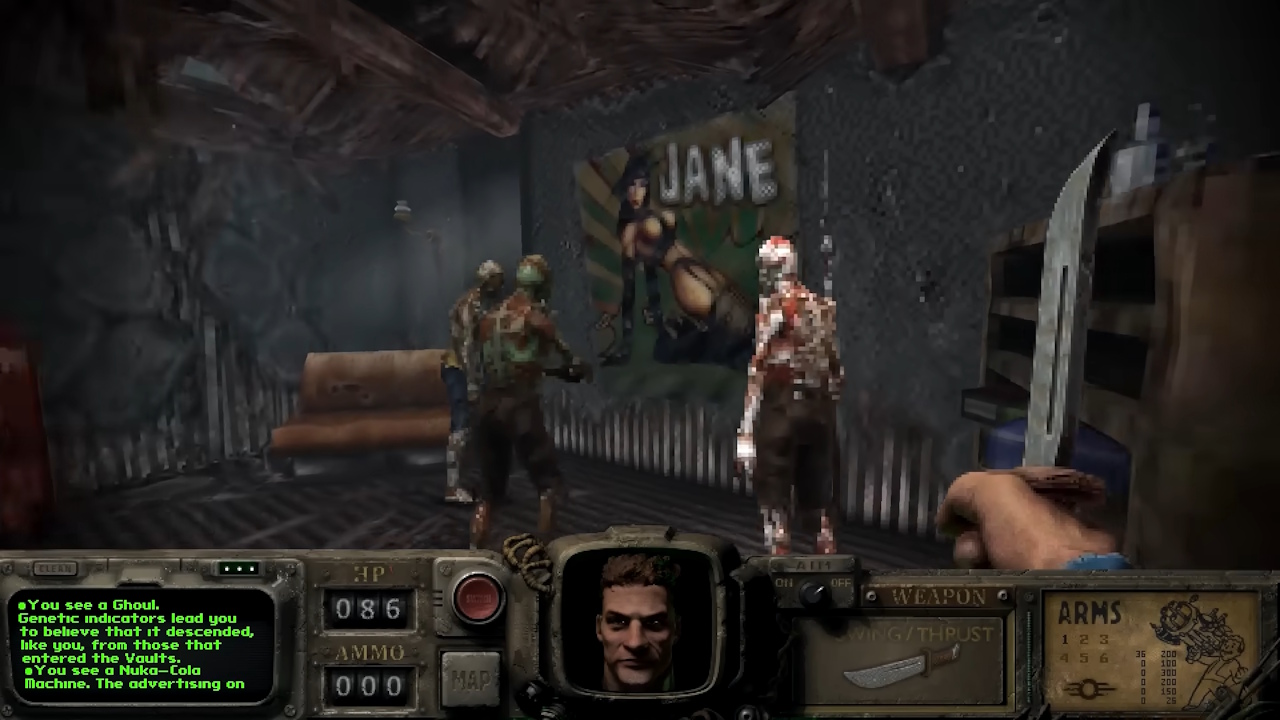This screenshot has height=720, width=1280.
Task: Click the AMMO counter showing 000
Action: [x=371, y=685]
